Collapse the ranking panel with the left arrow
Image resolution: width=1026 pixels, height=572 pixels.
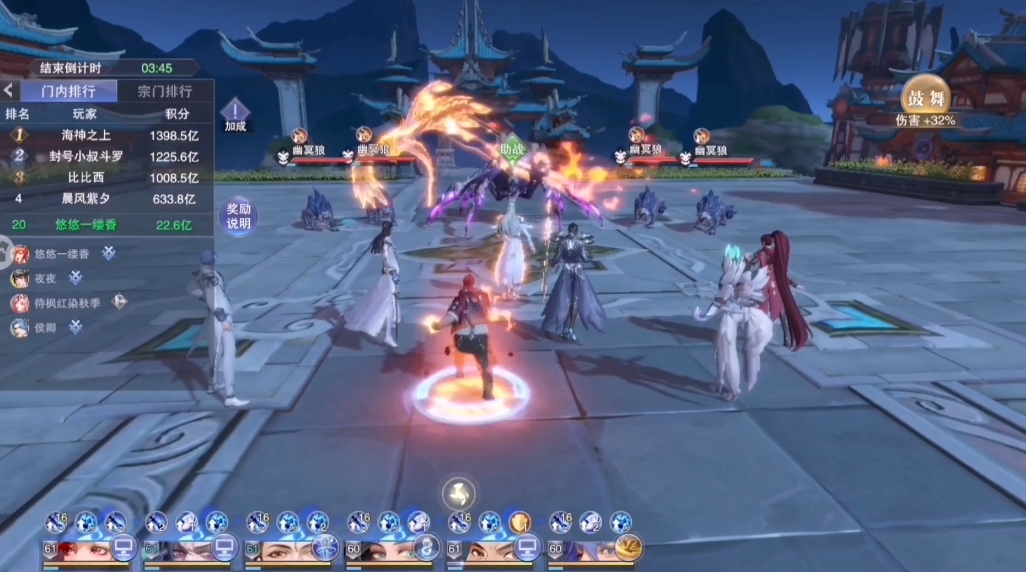pos(8,91)
